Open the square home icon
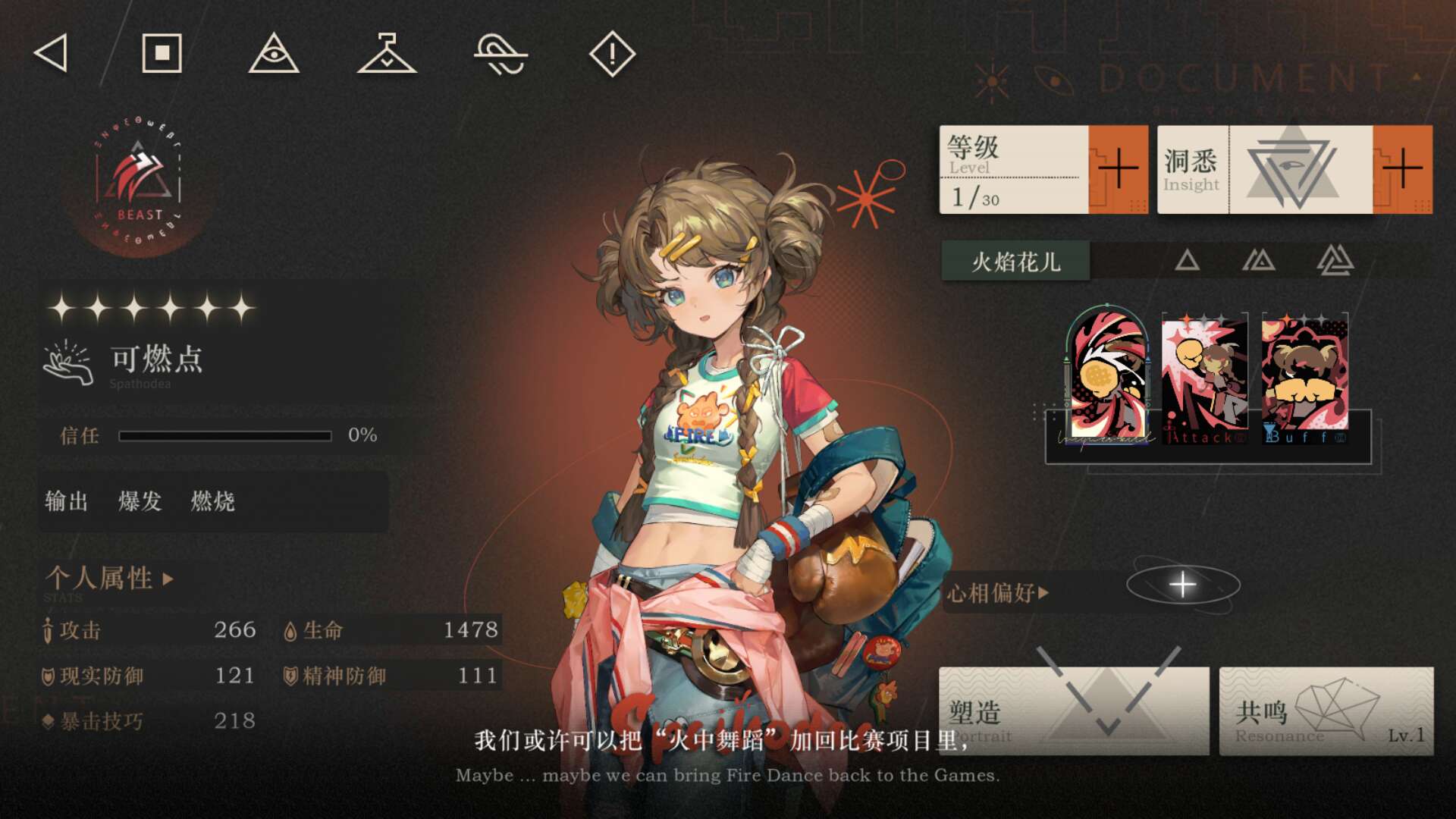 coord(162,54)
